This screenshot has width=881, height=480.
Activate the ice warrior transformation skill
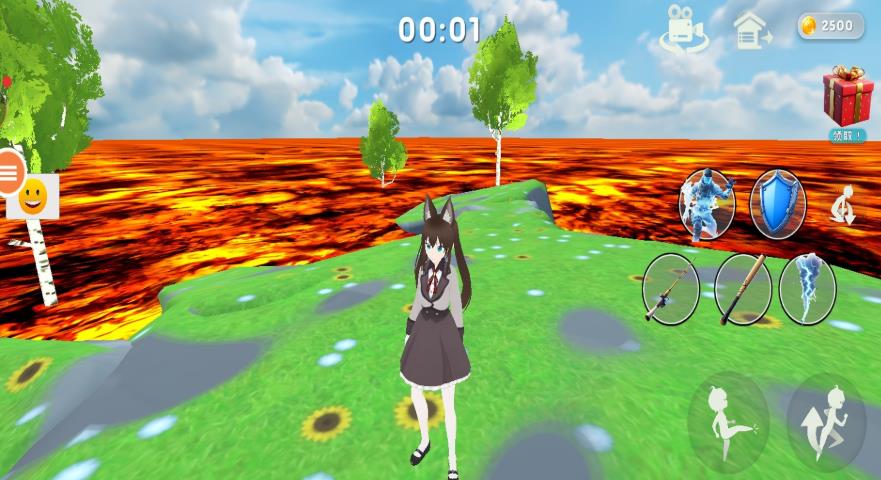click(x=707, y=204)
